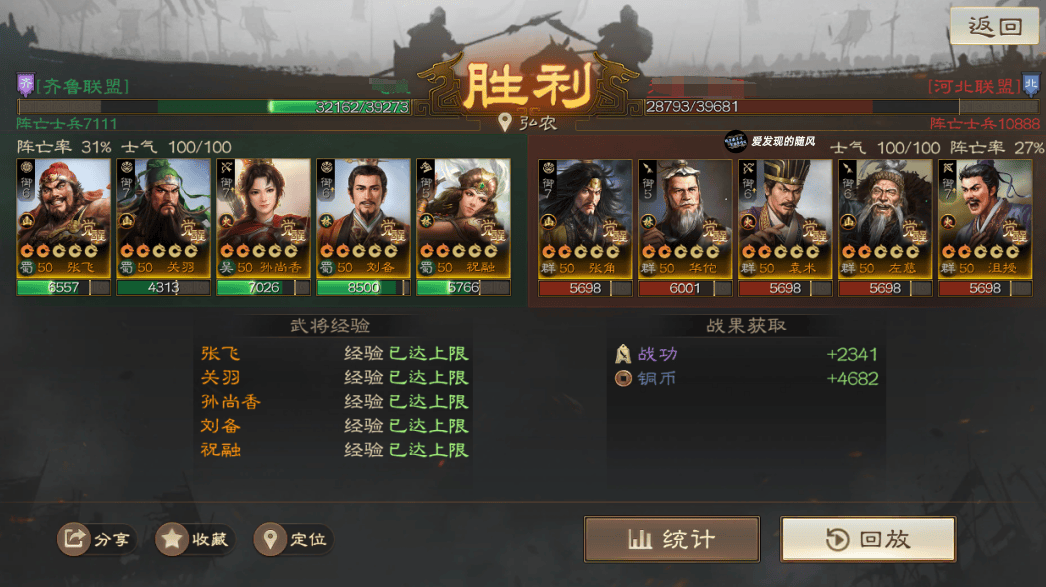Favorite this report with 收藏

pyautogui.click(x=196, y=540)
